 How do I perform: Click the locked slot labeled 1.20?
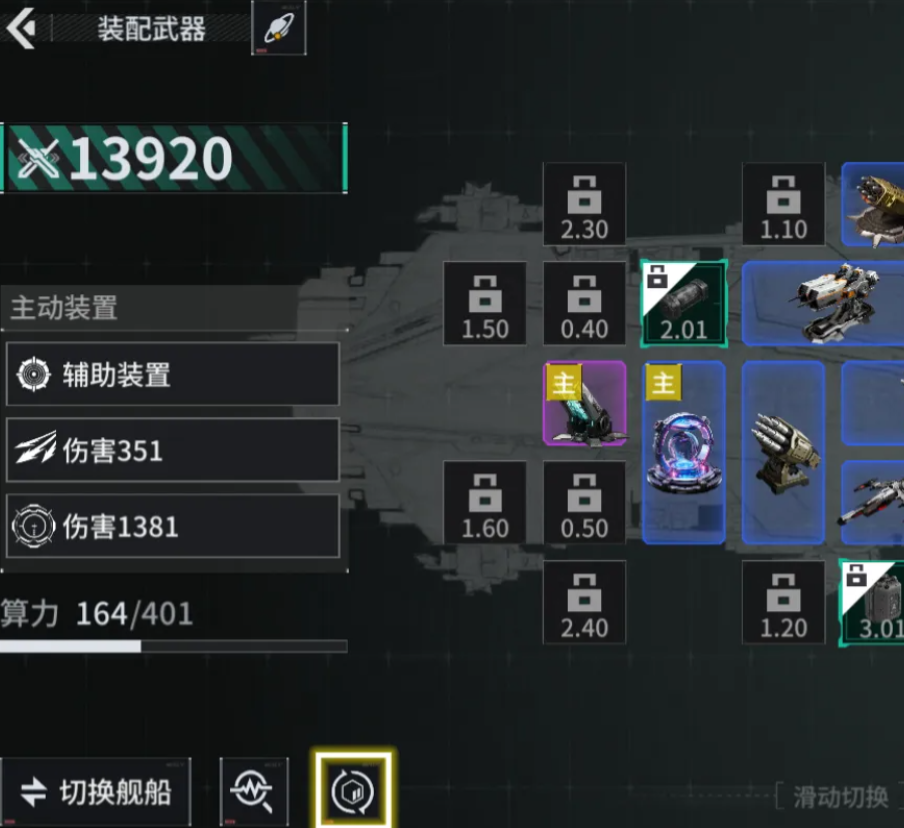[x=783, y=601]
